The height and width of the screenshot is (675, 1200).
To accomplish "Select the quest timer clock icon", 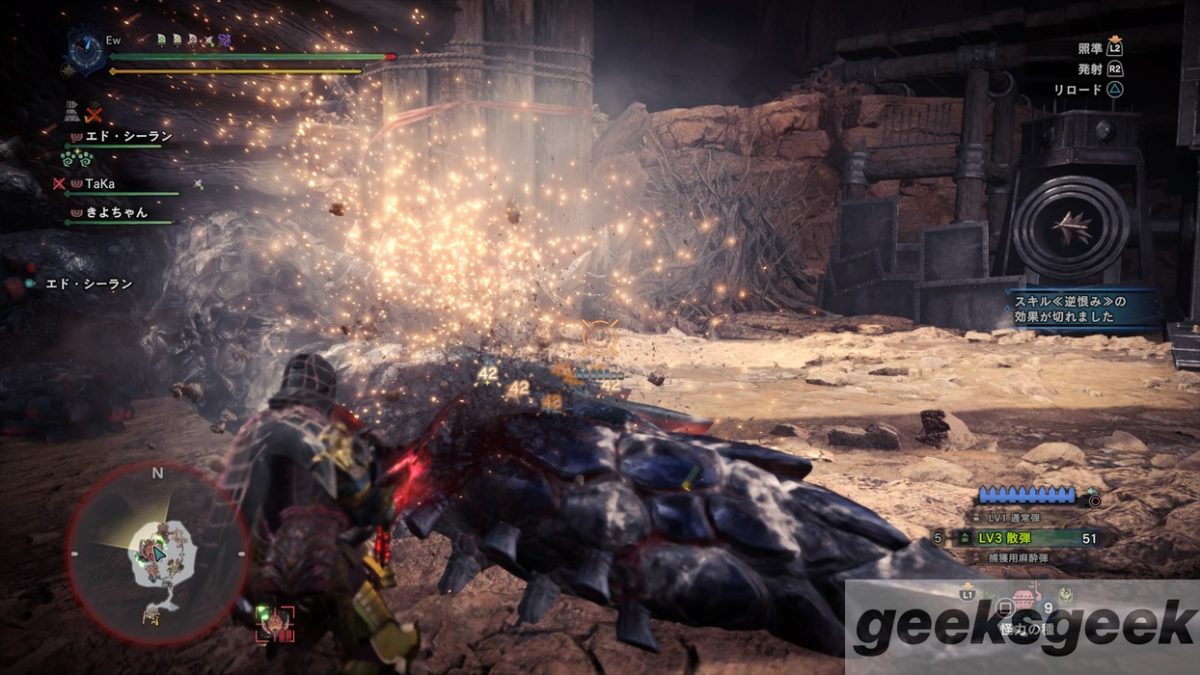I will coord(84,48).
